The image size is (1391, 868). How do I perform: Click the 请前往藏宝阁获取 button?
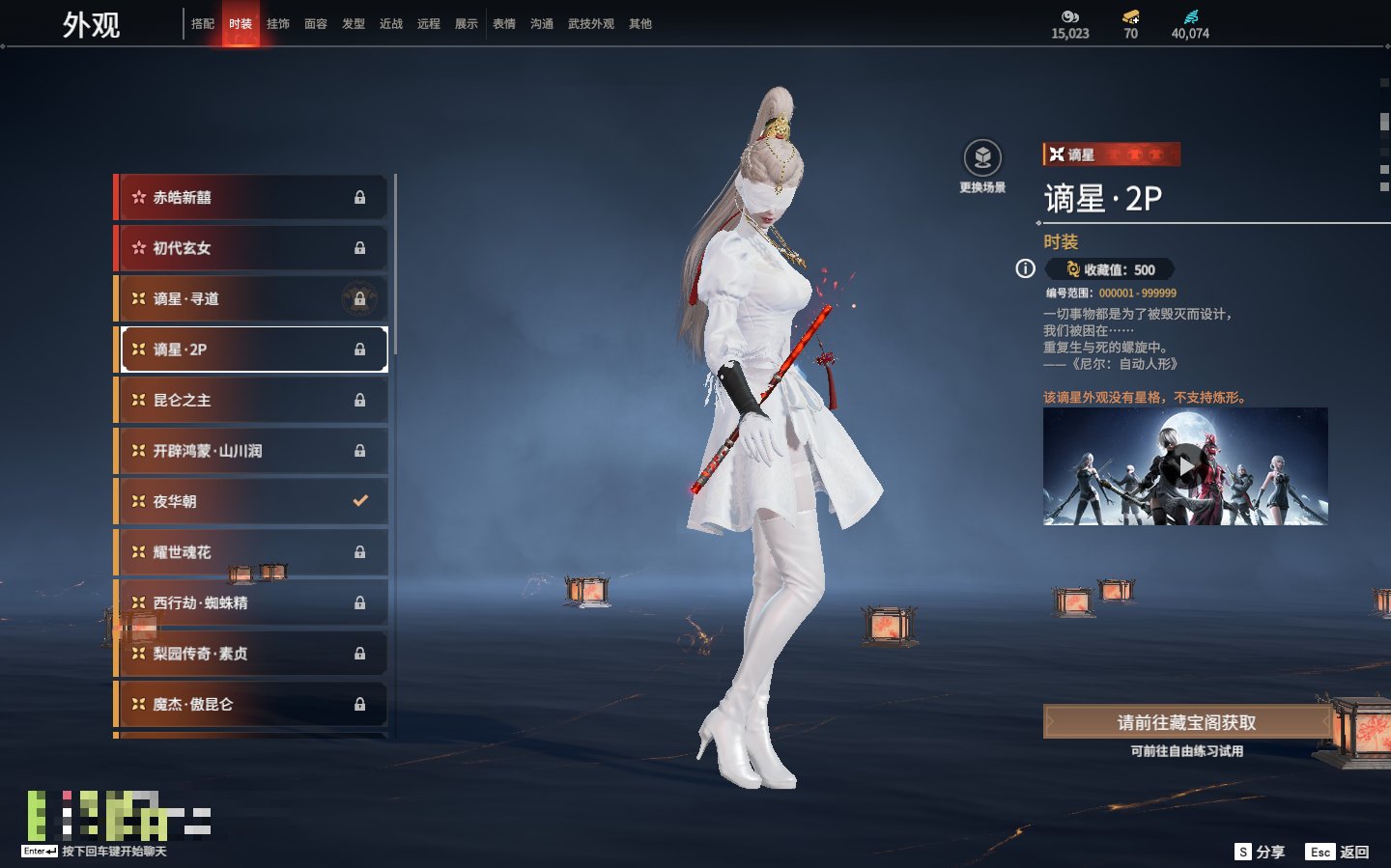(x=1186, y=722)
